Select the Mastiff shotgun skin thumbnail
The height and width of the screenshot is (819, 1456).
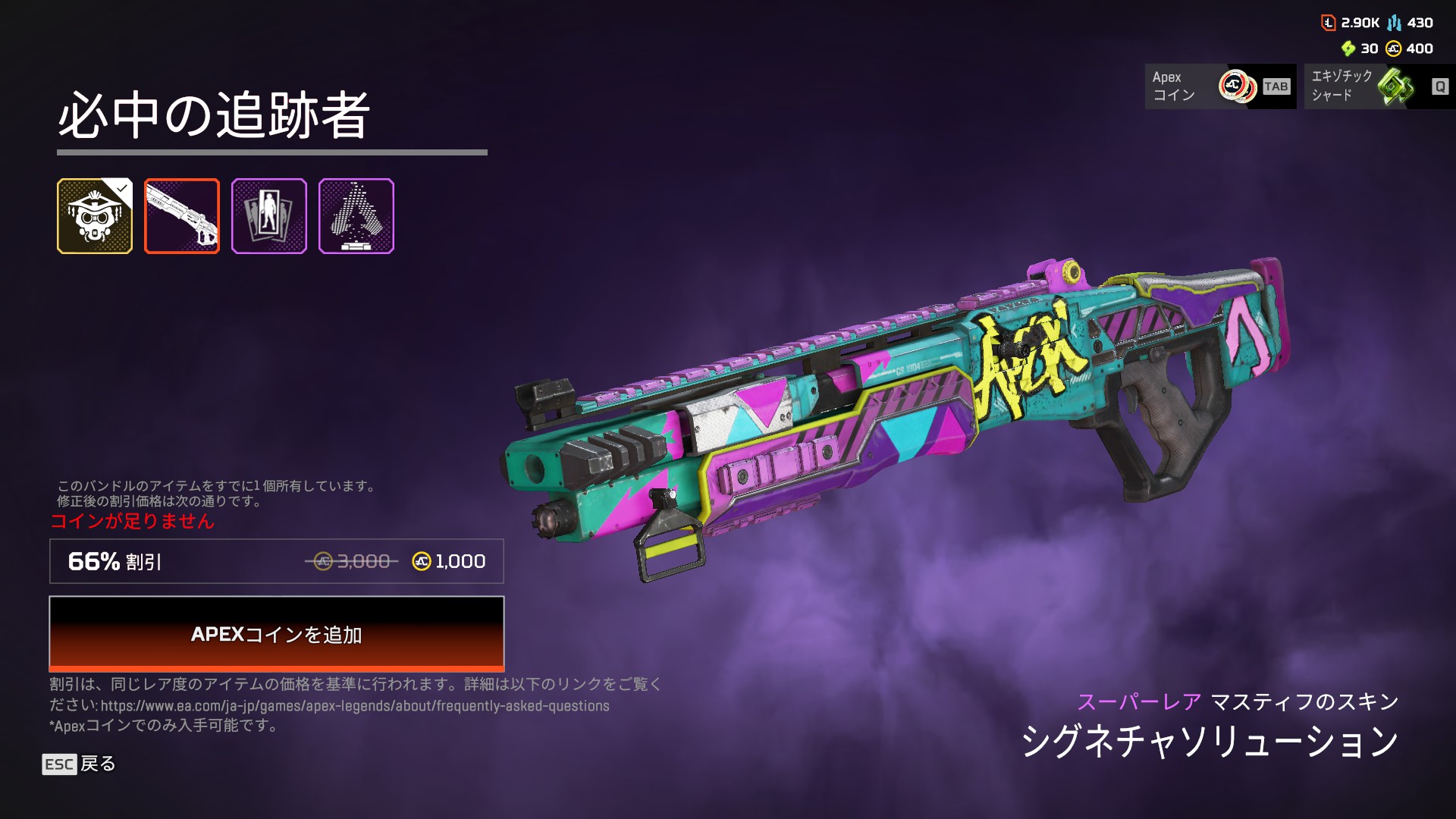(x=182, y=216)
